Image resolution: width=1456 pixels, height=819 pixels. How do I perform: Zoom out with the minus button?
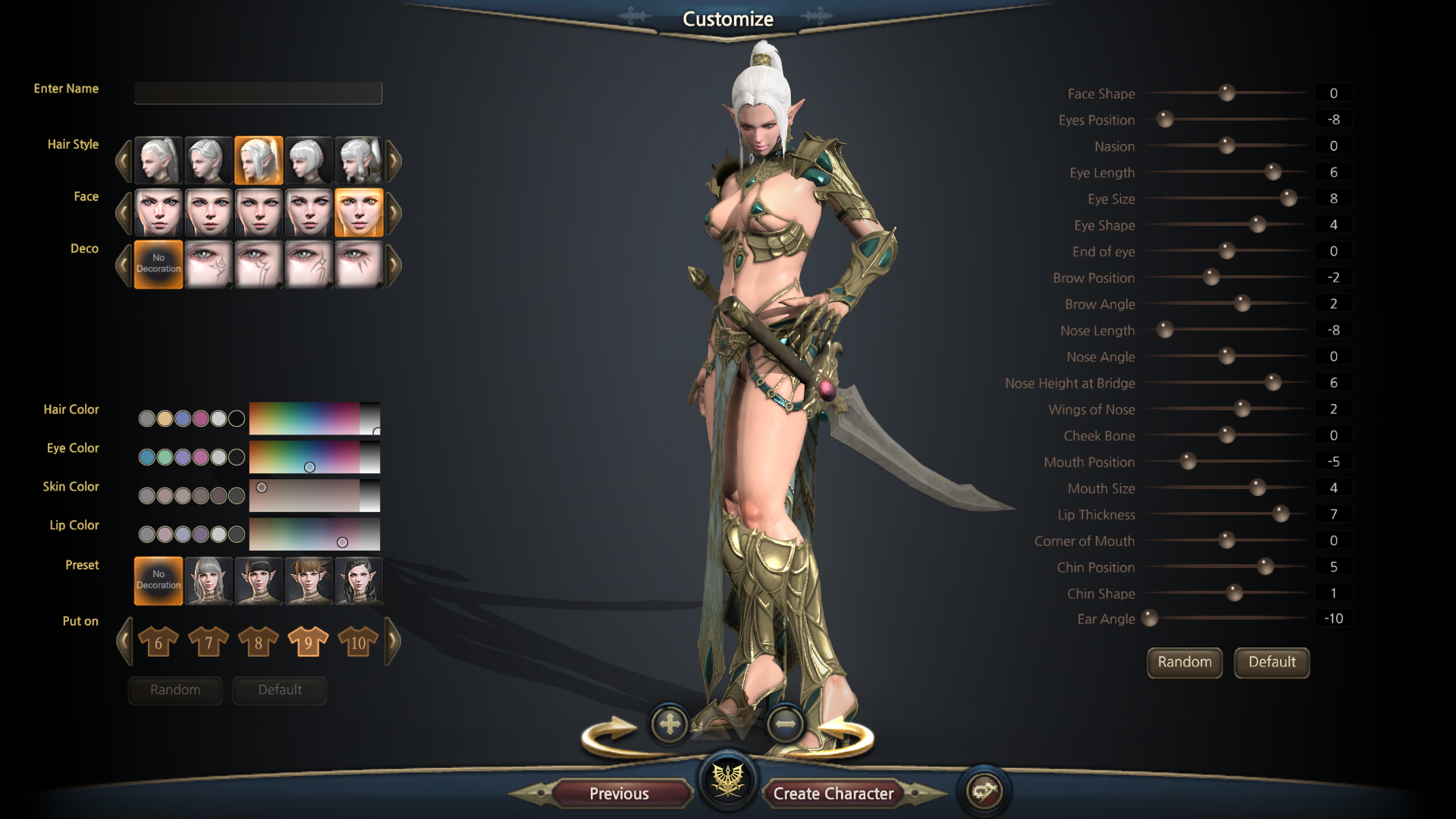(x=785, y=724)
